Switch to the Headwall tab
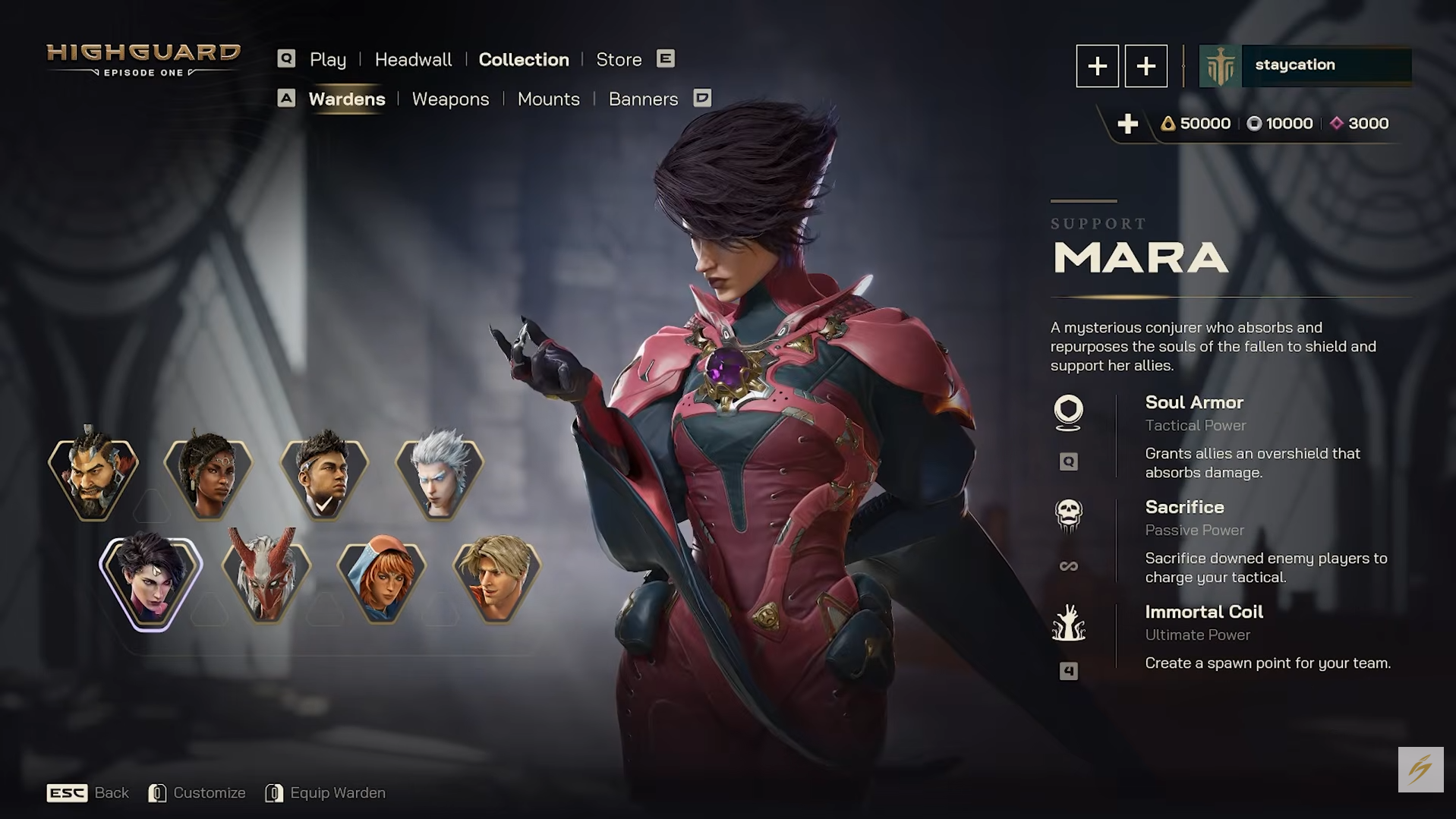Screen dimensions: 1456x819 pos(413,59)
